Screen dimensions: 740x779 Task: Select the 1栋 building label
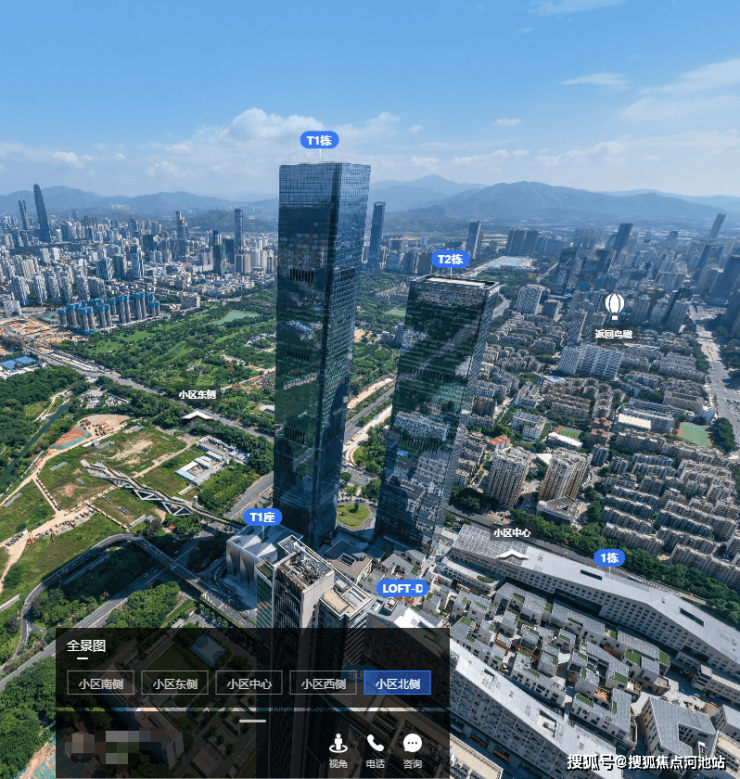[x=609, y=558]
